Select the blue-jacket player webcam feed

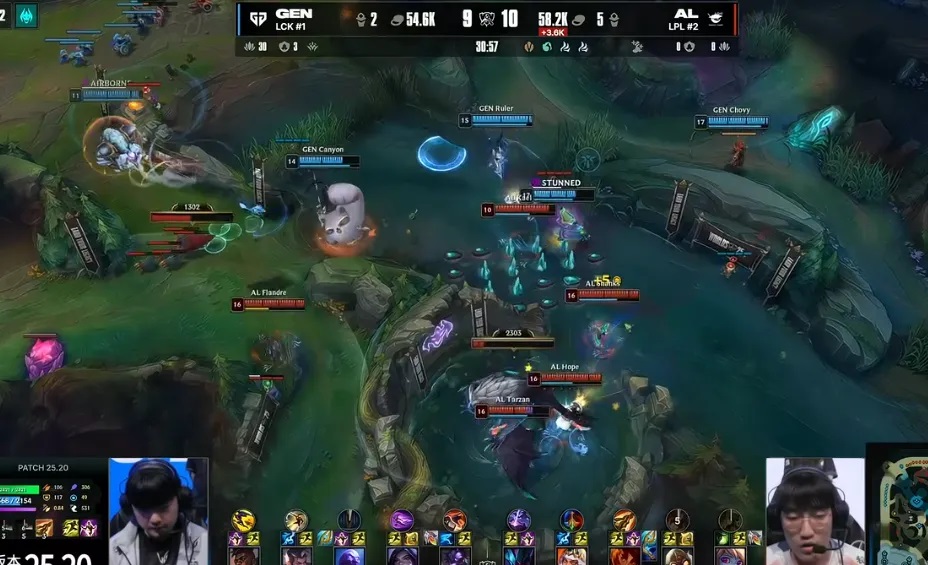coord(158,510)
